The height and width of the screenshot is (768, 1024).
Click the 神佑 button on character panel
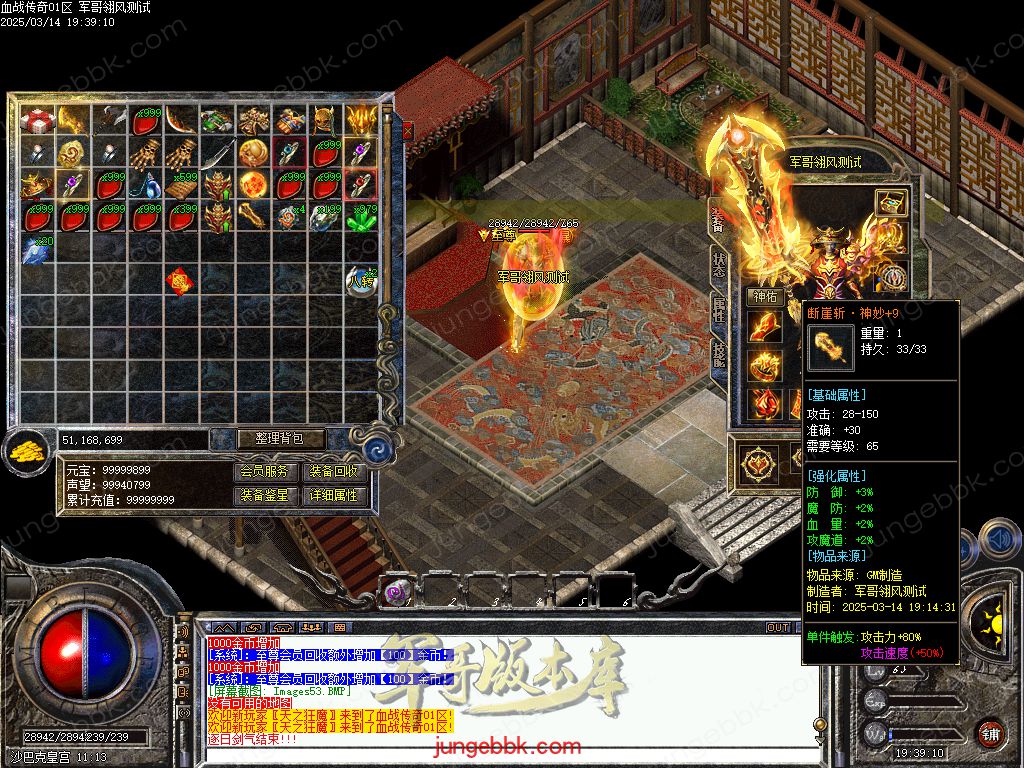765,297
